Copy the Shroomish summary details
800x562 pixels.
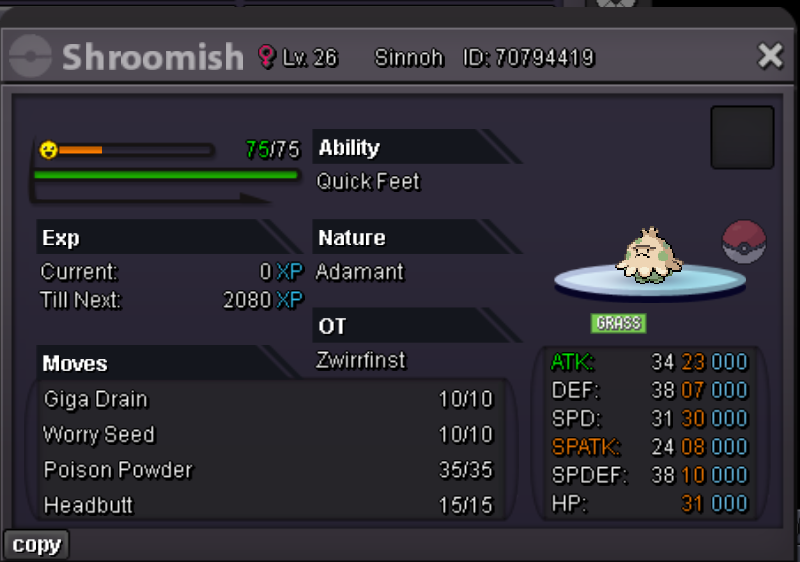coord(37,545)
